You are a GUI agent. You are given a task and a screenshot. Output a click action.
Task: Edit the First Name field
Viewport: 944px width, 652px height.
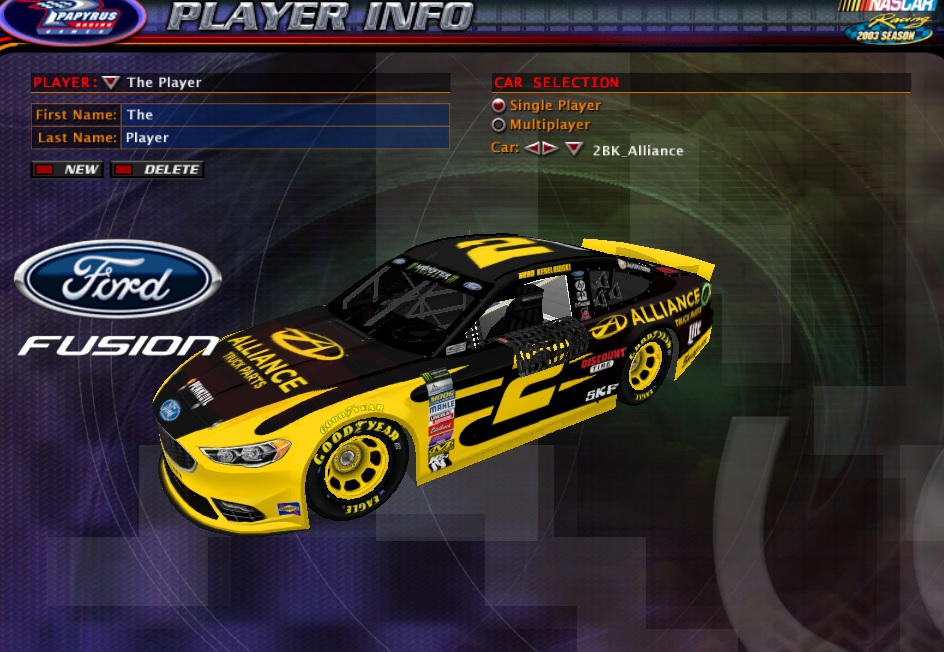pyautogui.click(x=284, y=115)
